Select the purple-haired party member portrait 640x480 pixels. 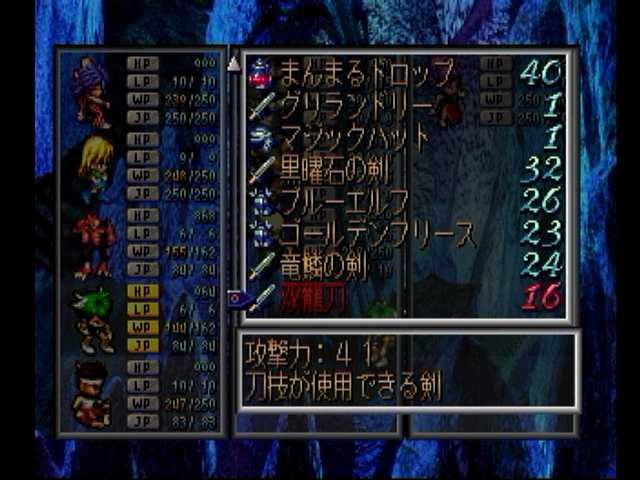pos(92,91)
